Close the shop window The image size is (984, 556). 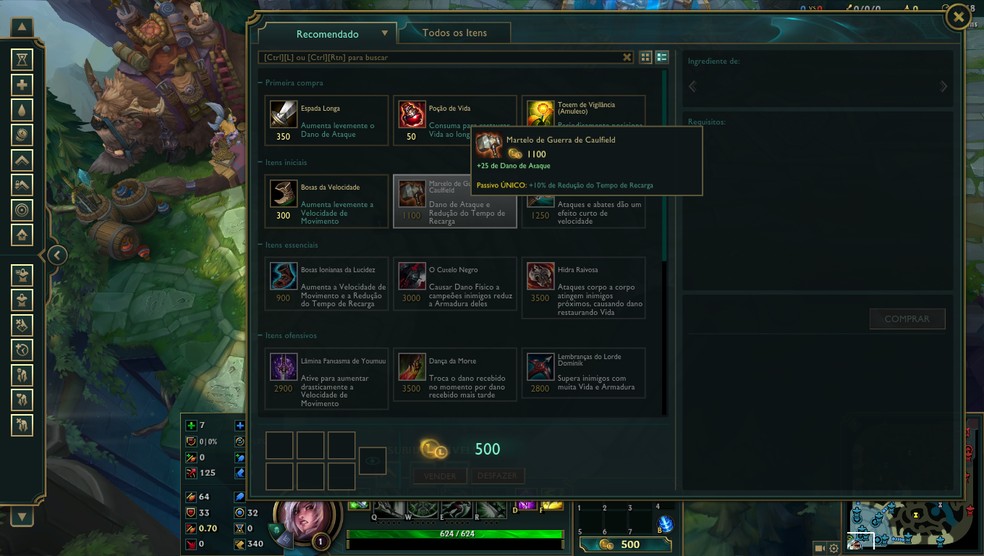(x=958, y=17)
